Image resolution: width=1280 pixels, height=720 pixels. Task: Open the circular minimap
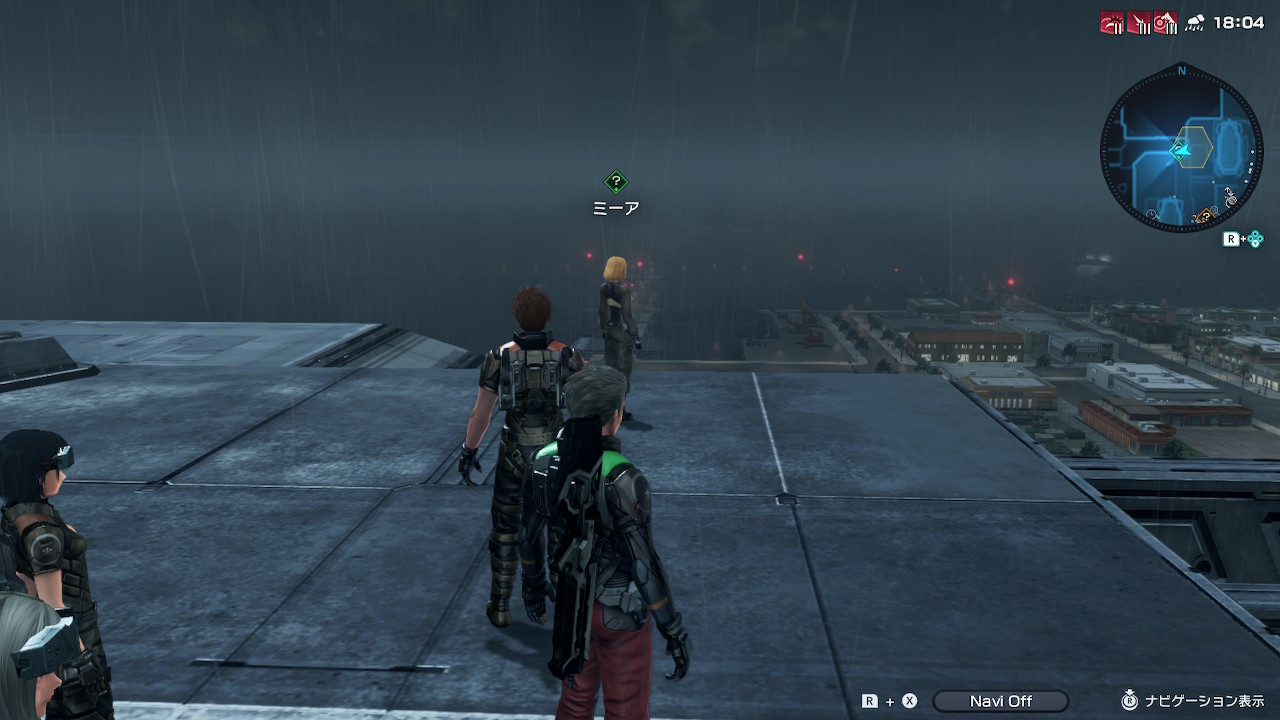click(1181, 149)
